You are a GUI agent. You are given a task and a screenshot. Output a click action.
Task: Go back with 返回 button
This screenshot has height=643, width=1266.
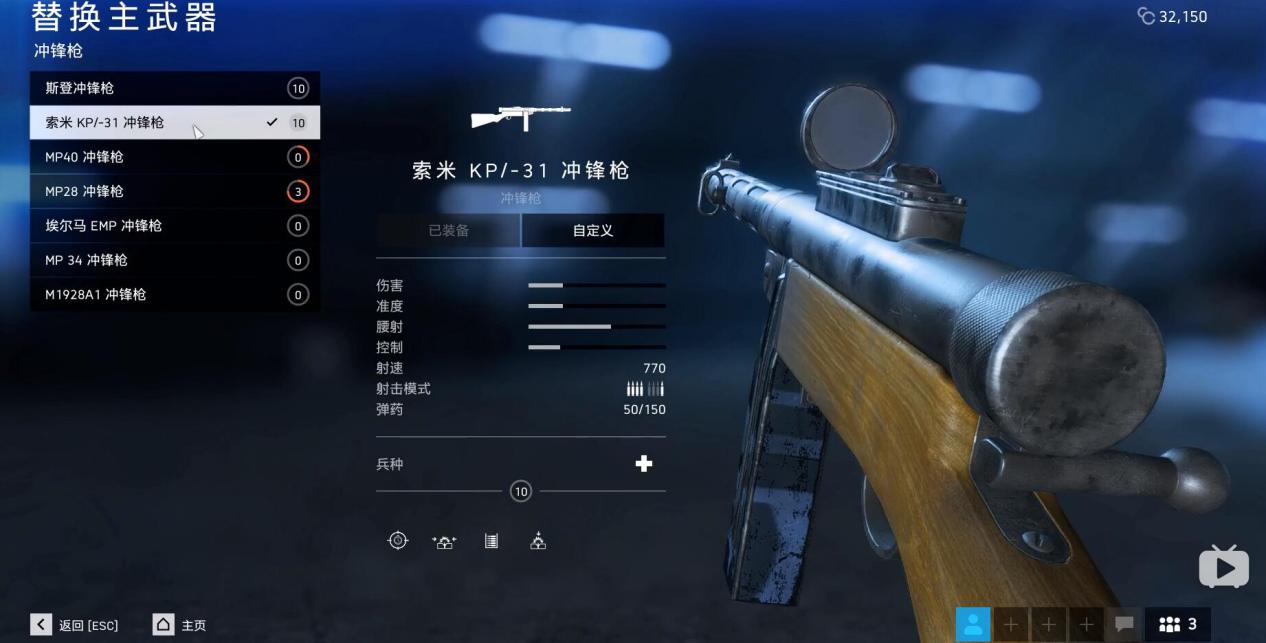pyautogui.click(x=76, y=625)
